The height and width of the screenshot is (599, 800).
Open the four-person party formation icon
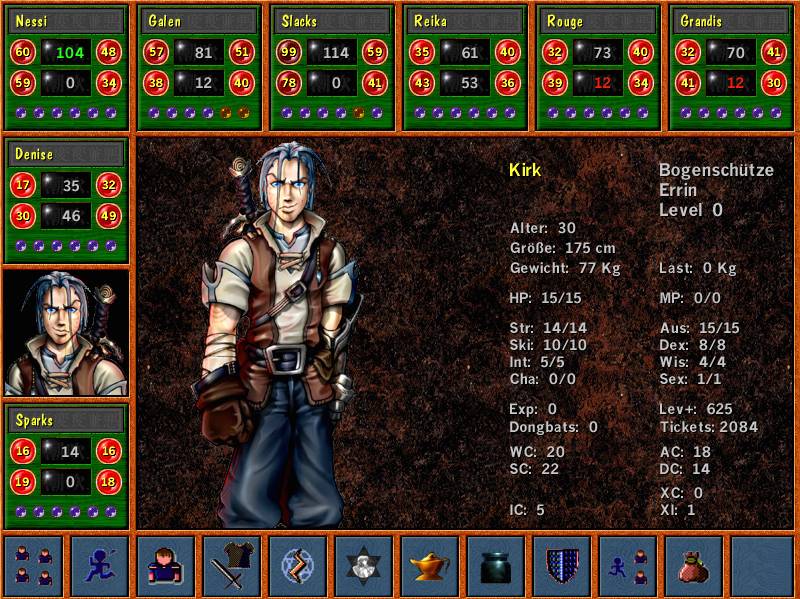point(34,565)
